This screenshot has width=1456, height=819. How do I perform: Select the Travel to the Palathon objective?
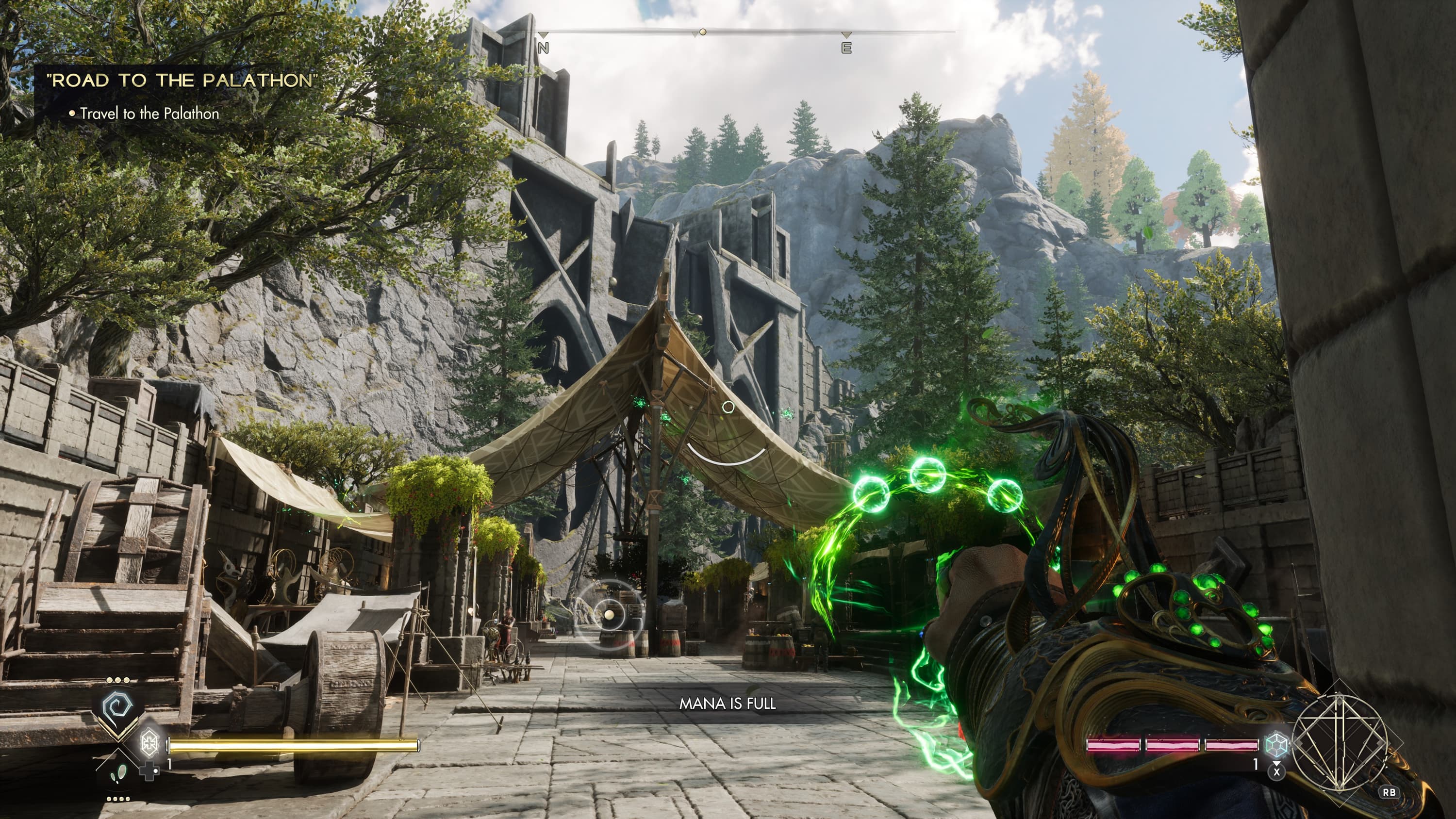click(149, 114)
